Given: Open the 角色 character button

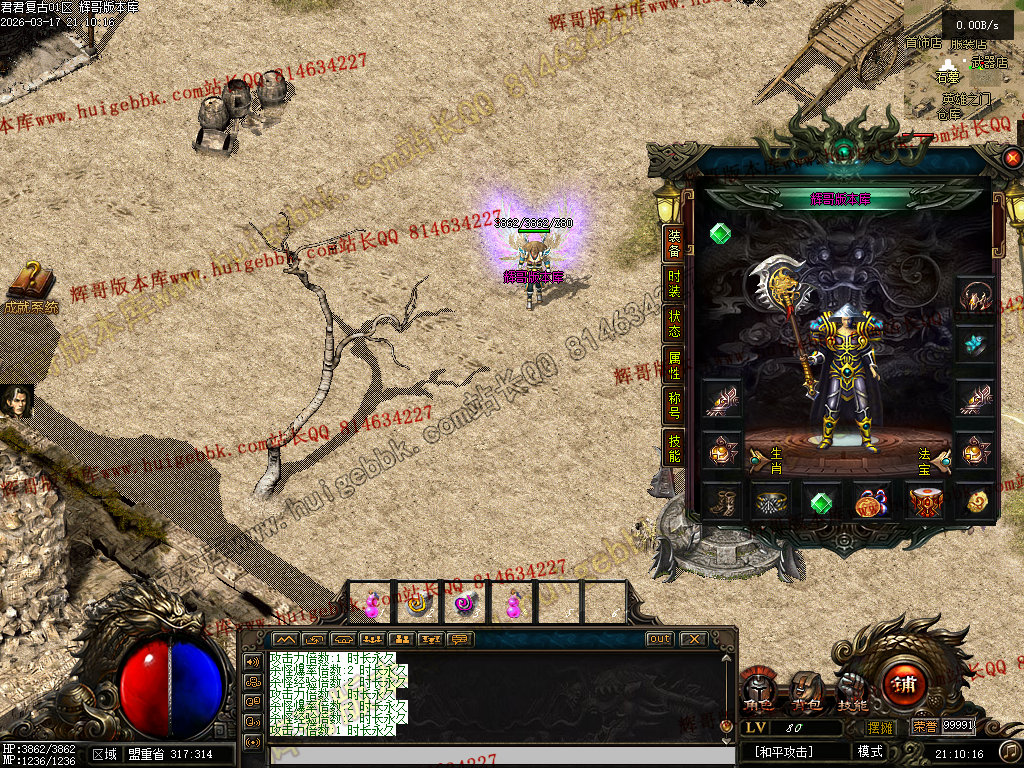Looking at the screenshot, I should pyautogui.click(x=758, y=690).
